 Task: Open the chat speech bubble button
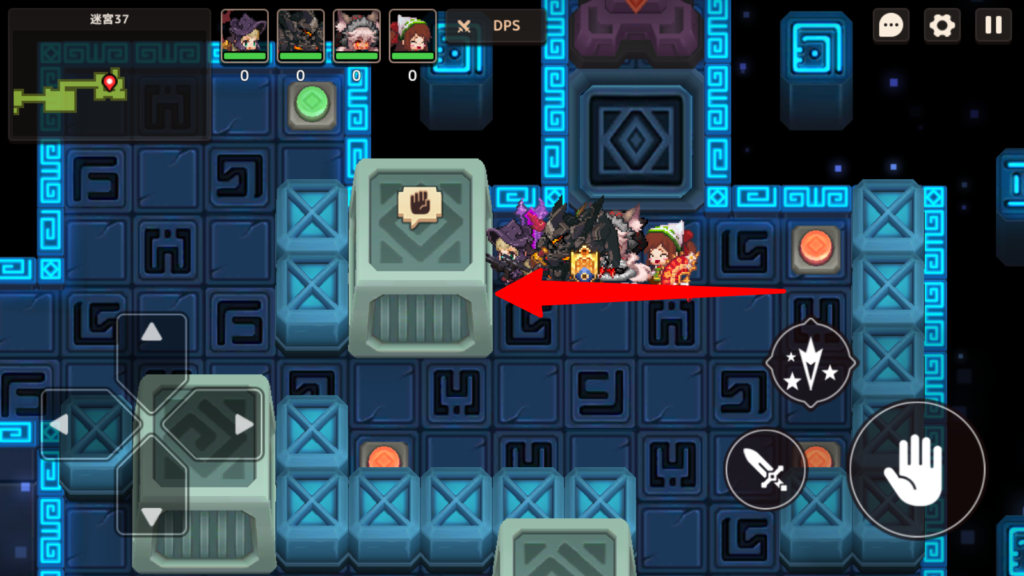[x=890, y=26]
